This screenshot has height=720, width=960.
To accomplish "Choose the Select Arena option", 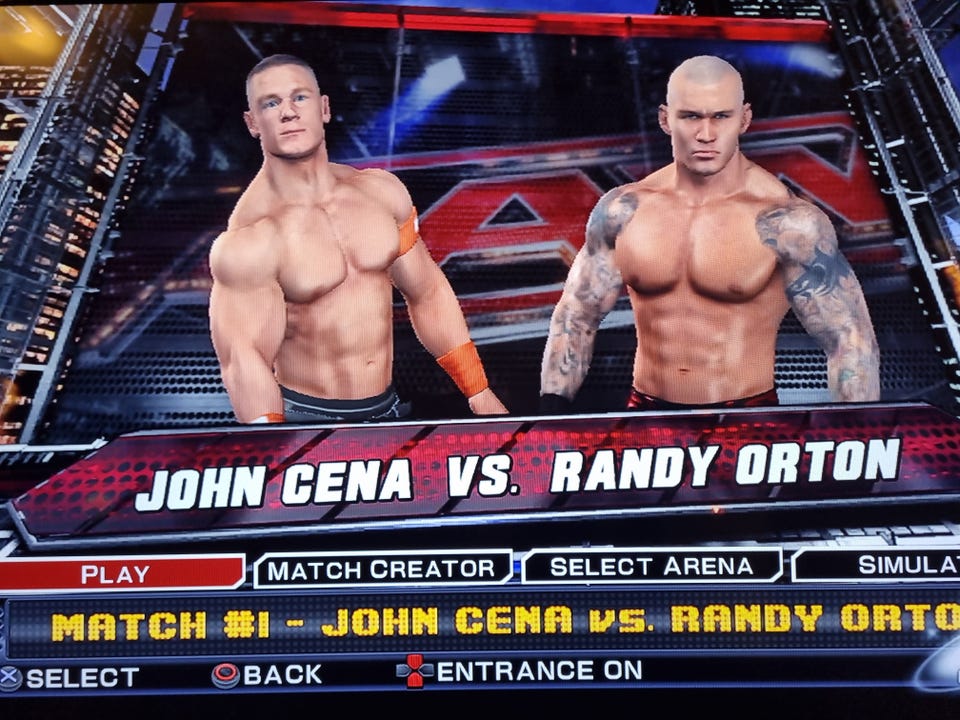I will pos(652,566).
